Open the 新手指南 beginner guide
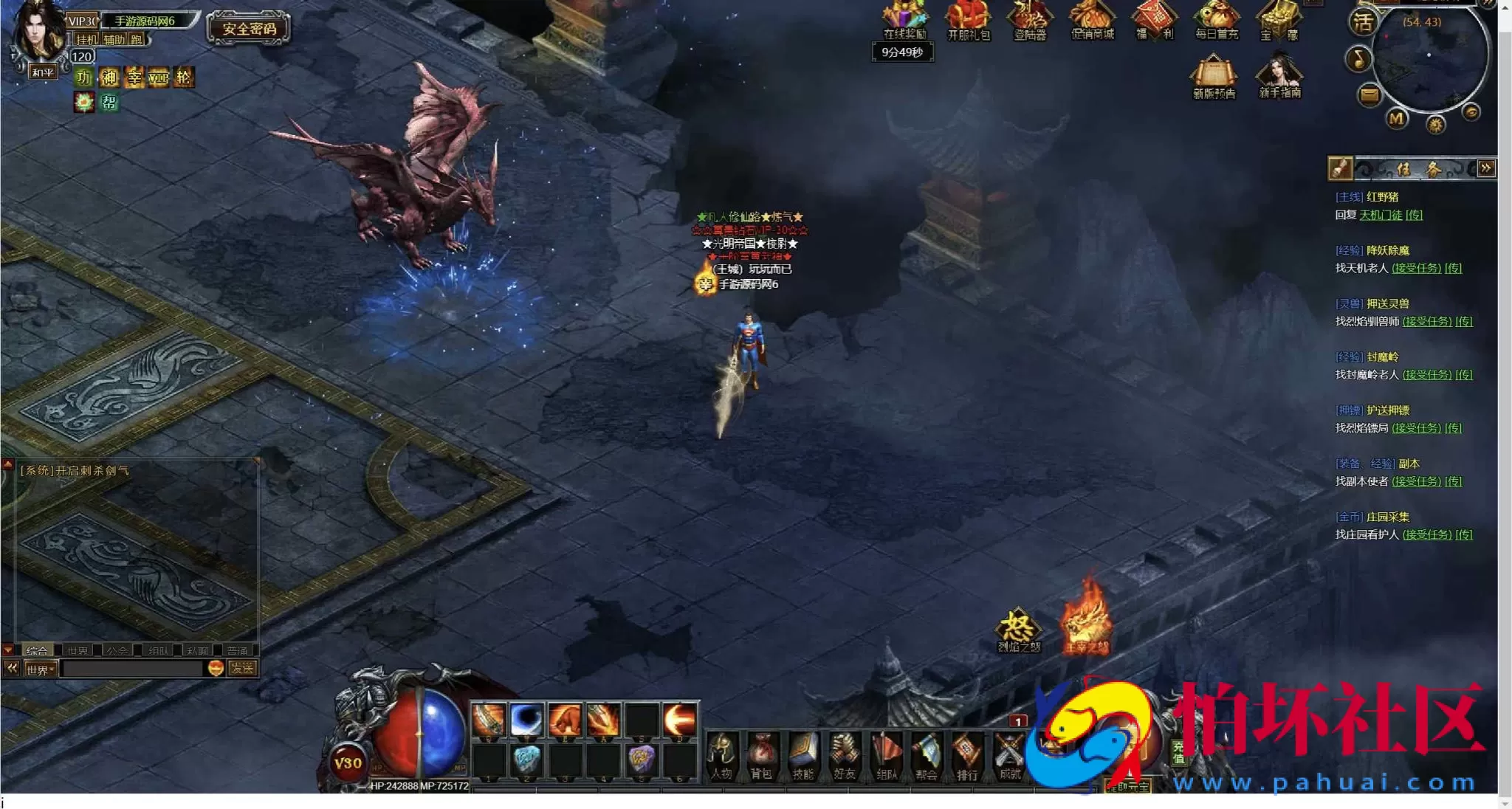 point(1280,77)
